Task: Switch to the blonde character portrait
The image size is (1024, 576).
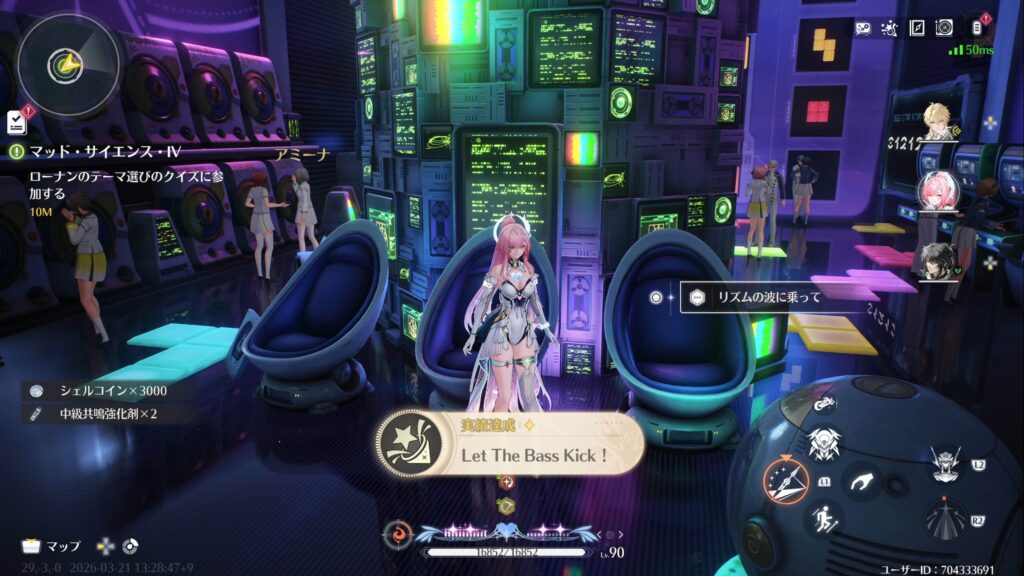Action: point(940,123)
